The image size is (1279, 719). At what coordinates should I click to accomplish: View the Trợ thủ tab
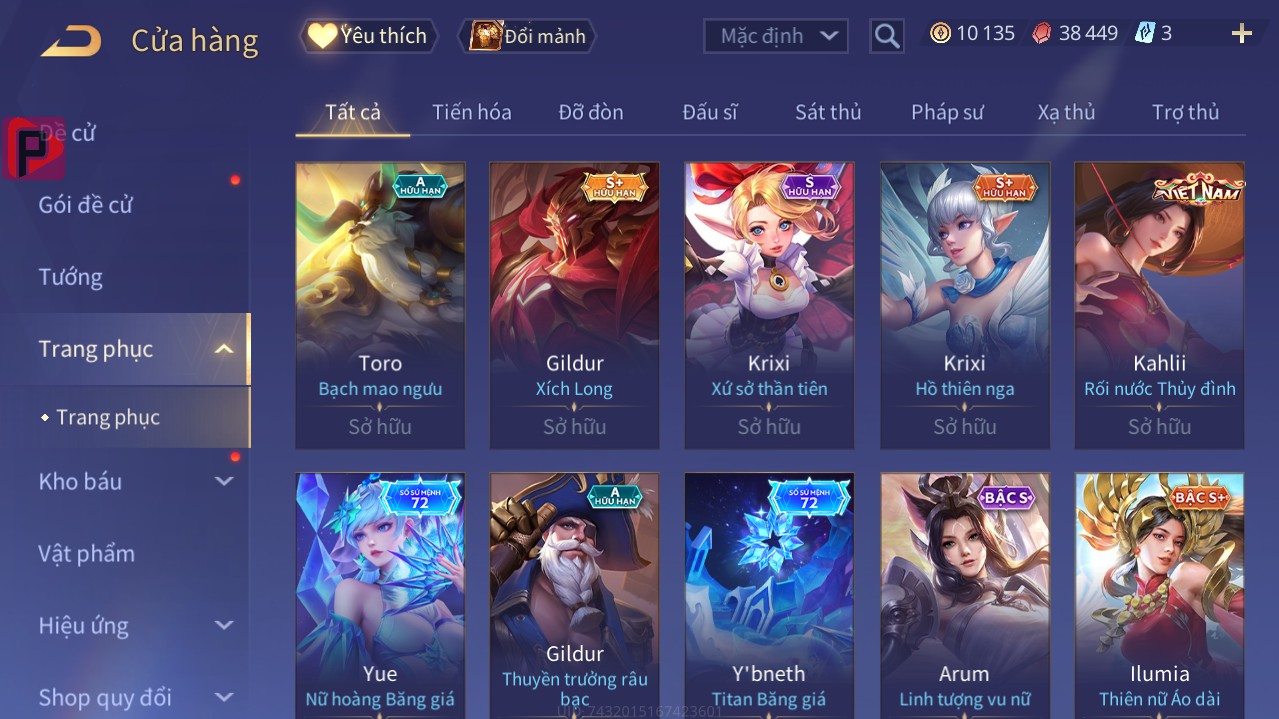point(1185,112)
